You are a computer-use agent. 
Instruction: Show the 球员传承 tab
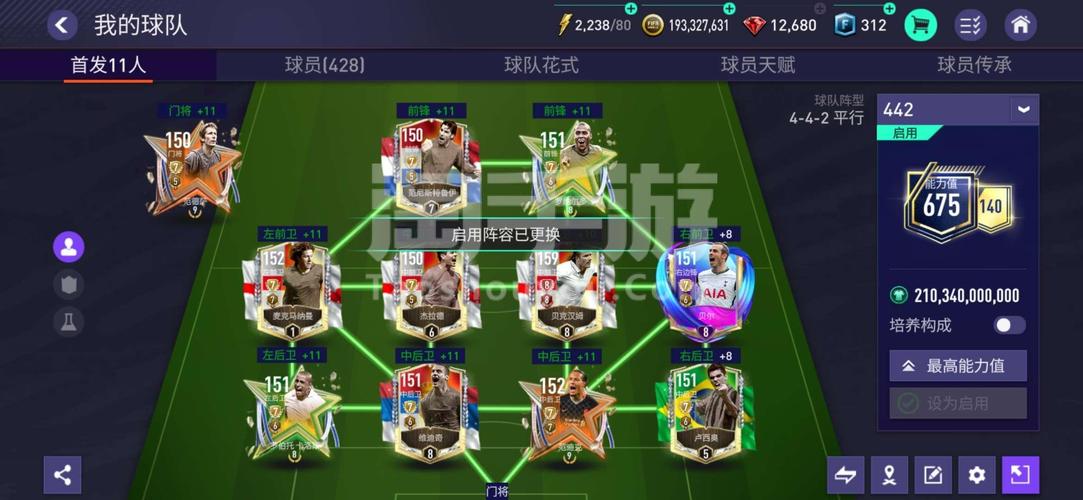tap(974, 65)
